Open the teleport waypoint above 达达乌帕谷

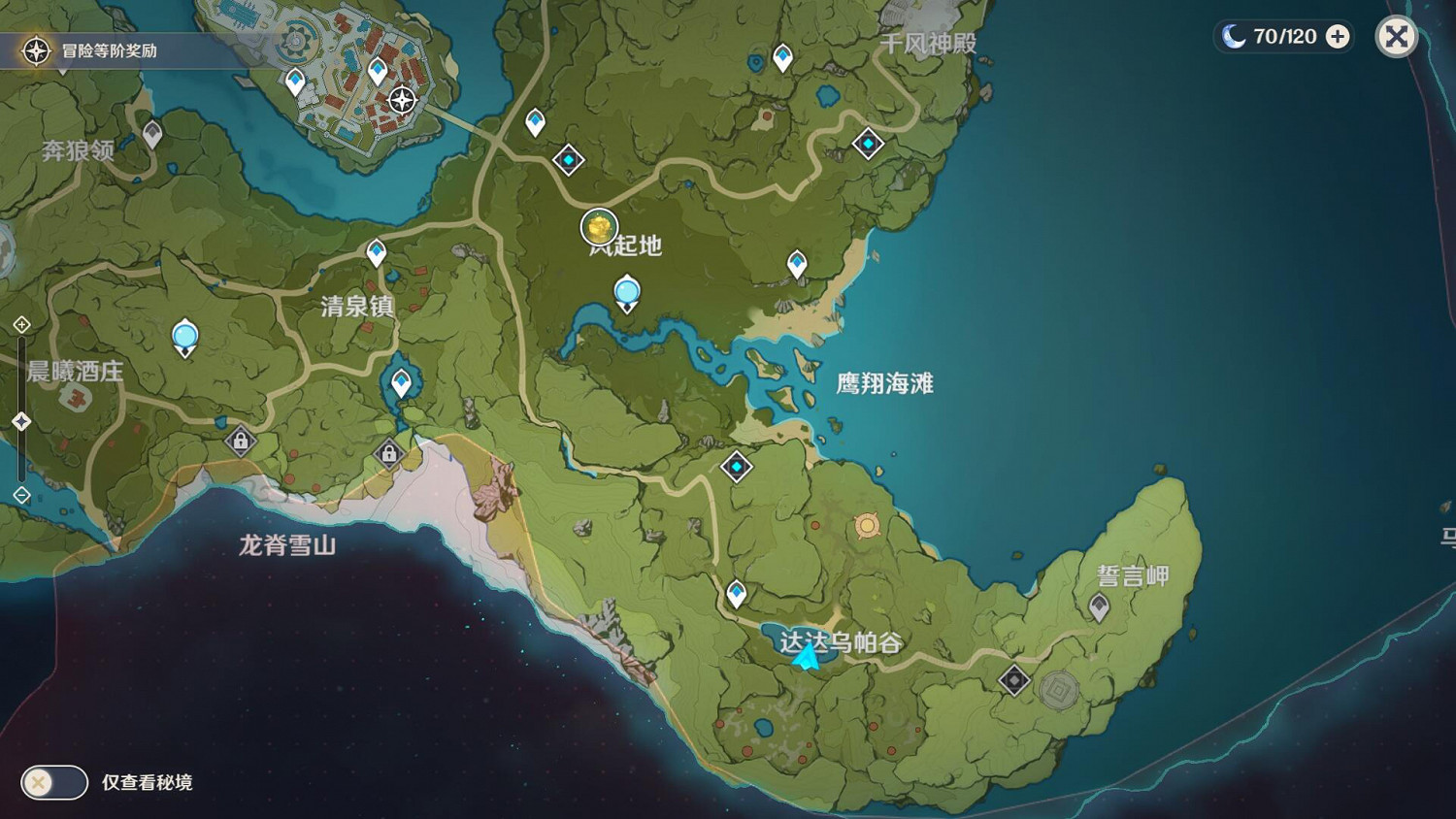pos(737,589)
